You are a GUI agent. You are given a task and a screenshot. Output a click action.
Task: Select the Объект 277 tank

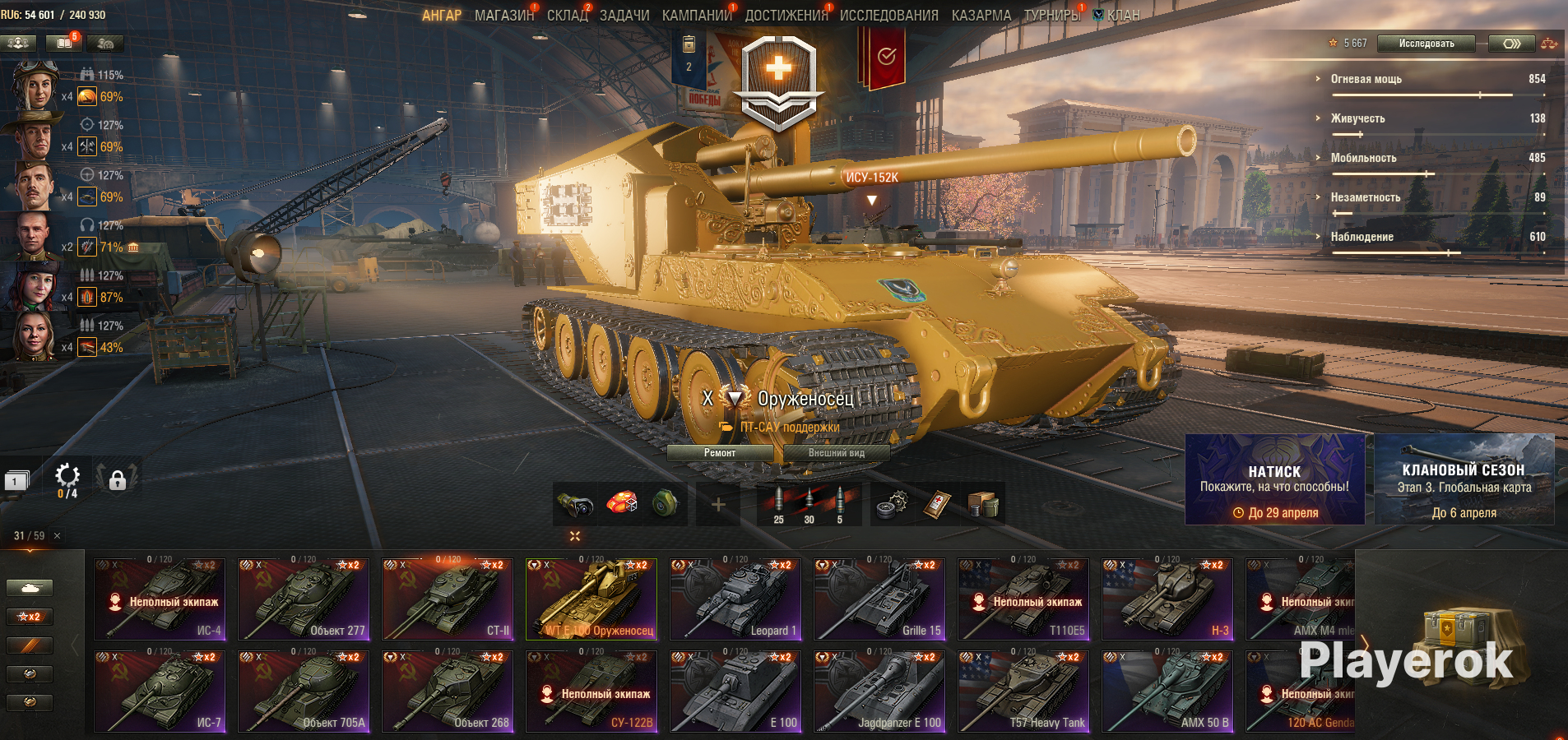point(304,599)
